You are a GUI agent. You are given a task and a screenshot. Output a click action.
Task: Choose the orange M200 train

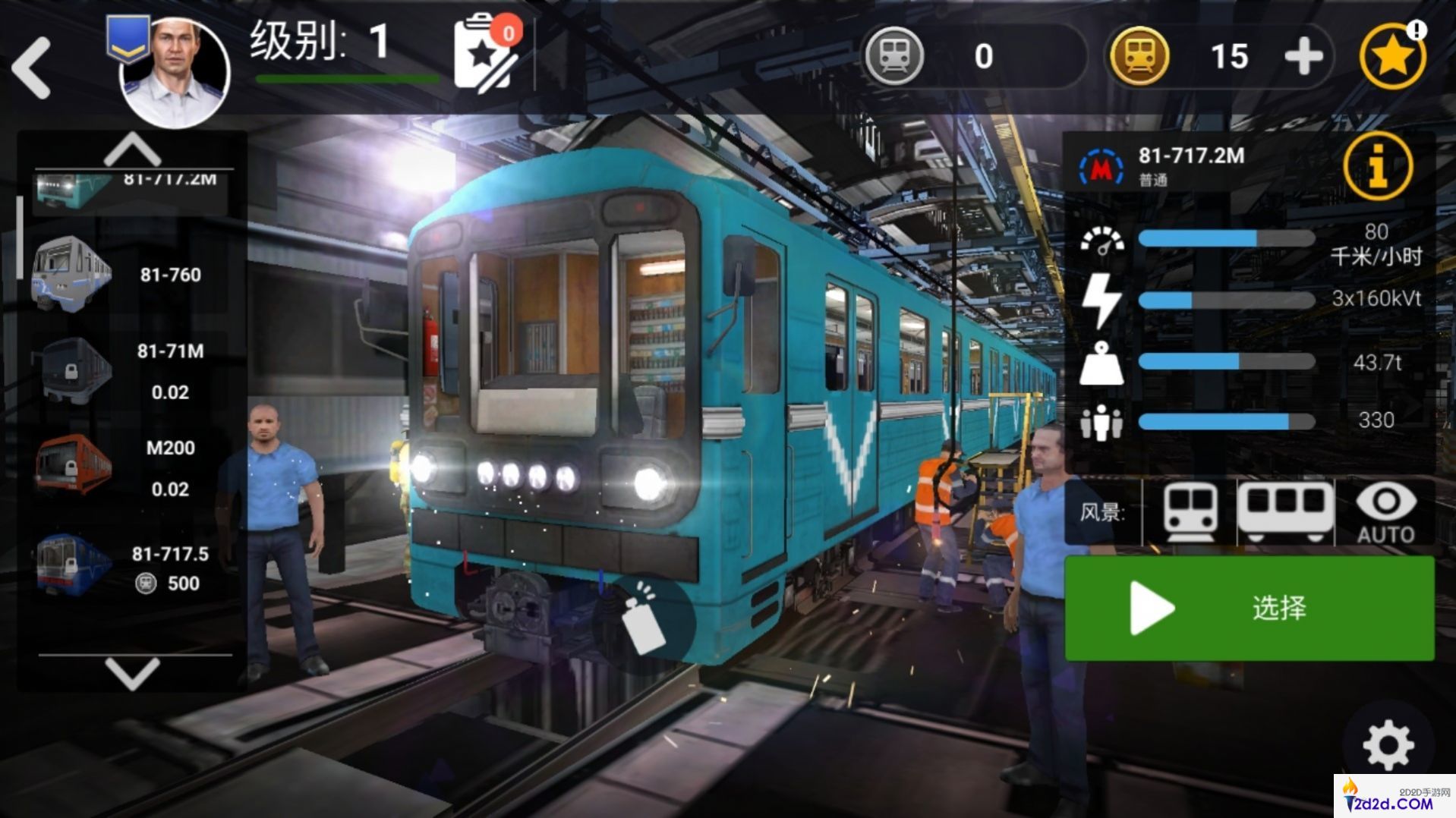(x=129, y=467)
